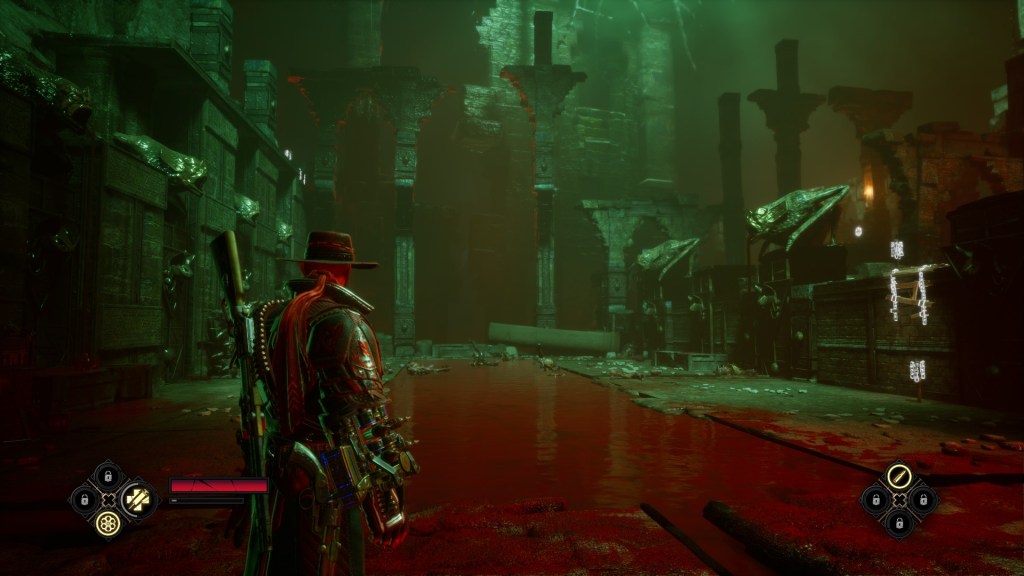Screen dimensions: 1024x576
Task: Choose the bullet ammo type slot
Action: [x=897, y=476]
